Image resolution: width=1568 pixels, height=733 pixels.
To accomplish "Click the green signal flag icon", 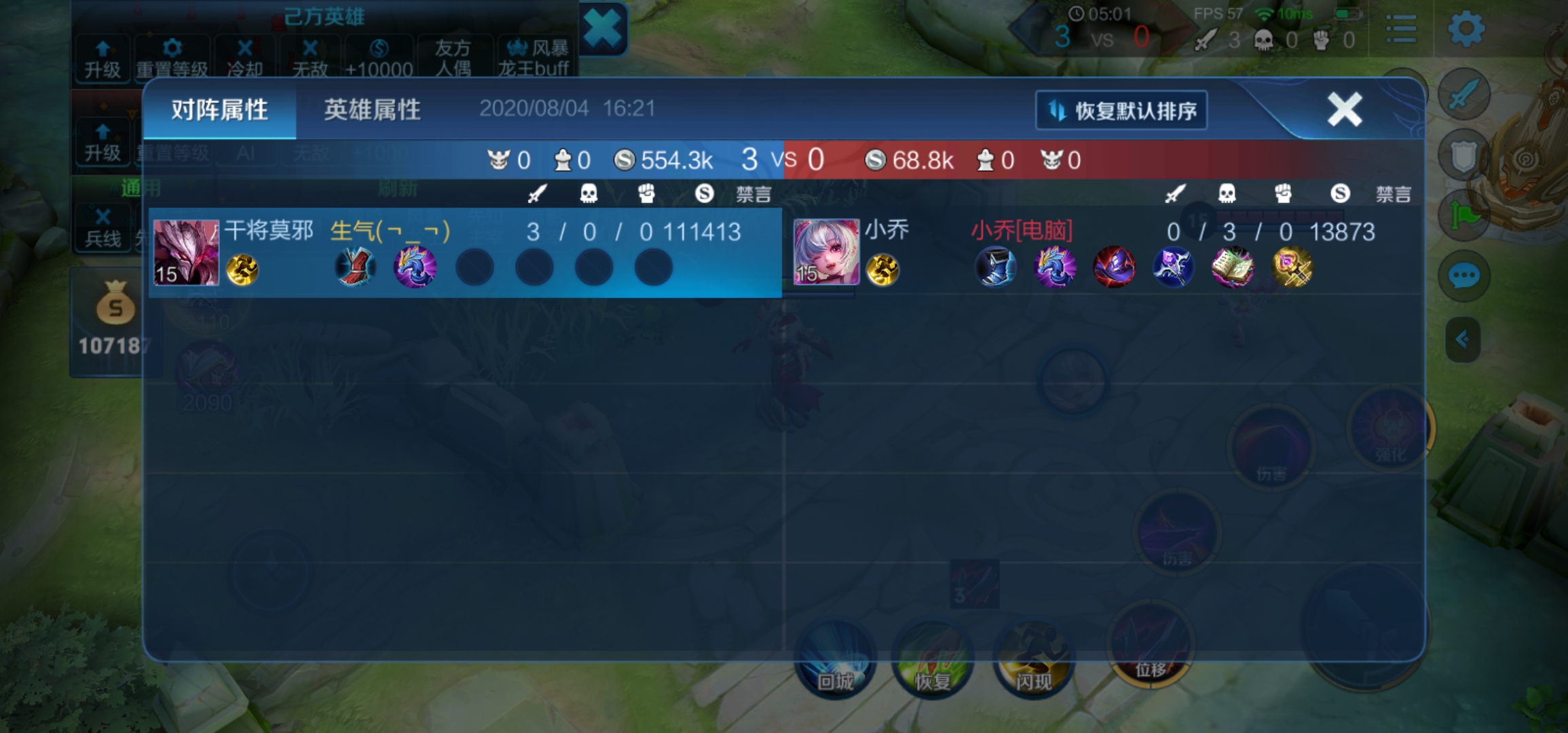I will click(1464, 214).
